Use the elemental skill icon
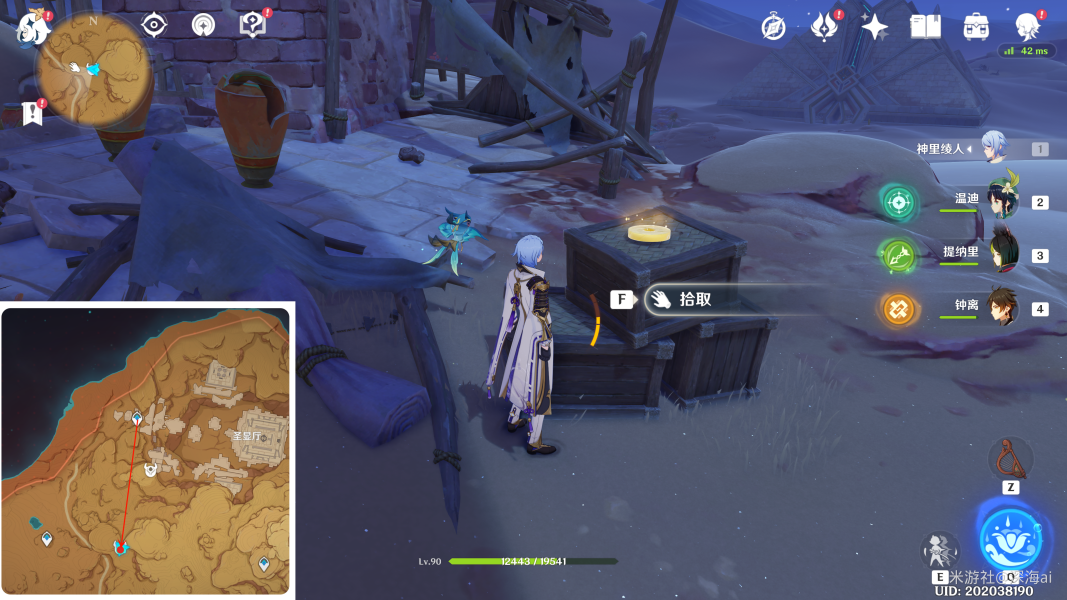 [939, 551]
